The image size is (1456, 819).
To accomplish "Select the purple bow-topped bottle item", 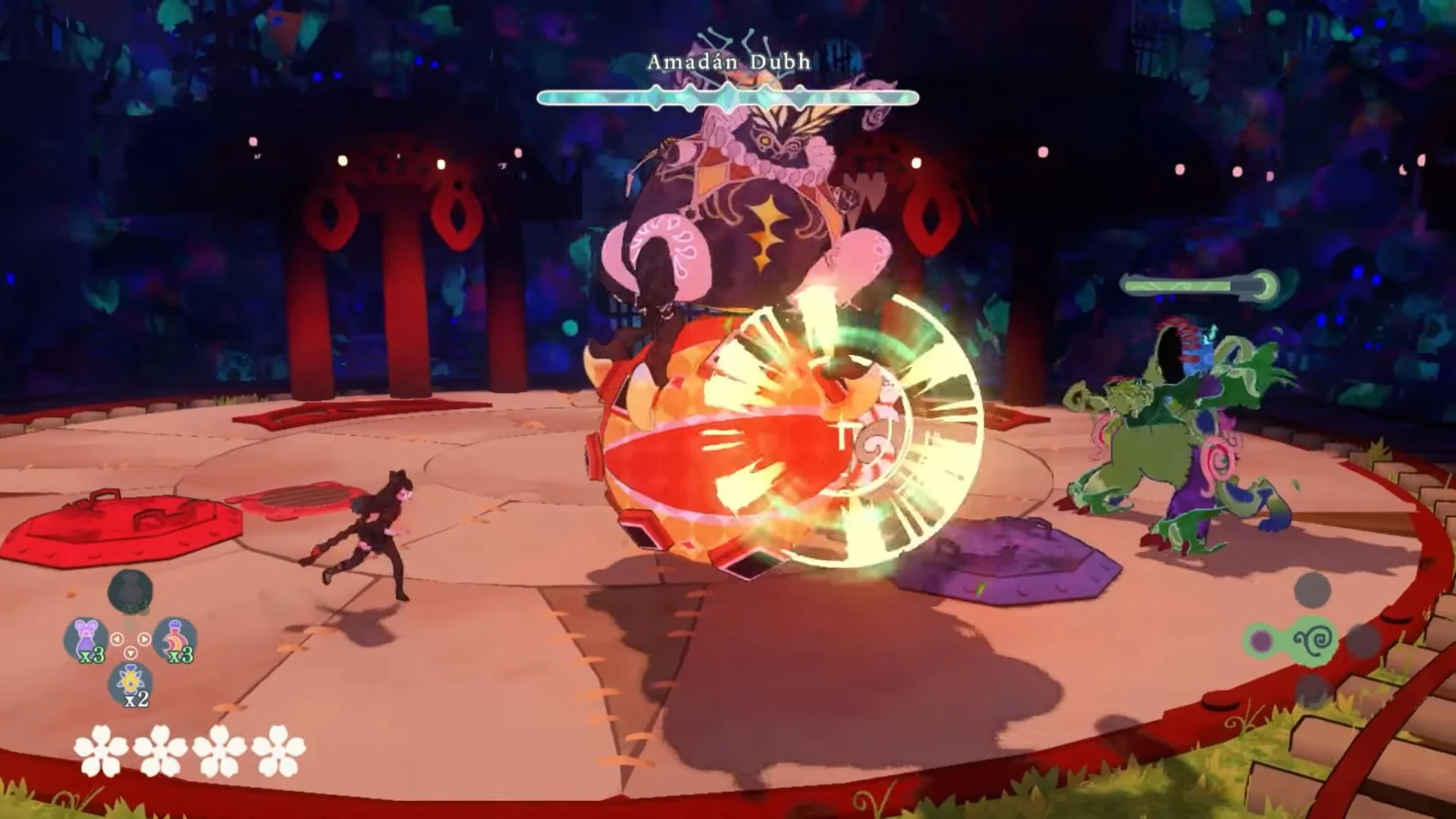I will tap(86, 638).
